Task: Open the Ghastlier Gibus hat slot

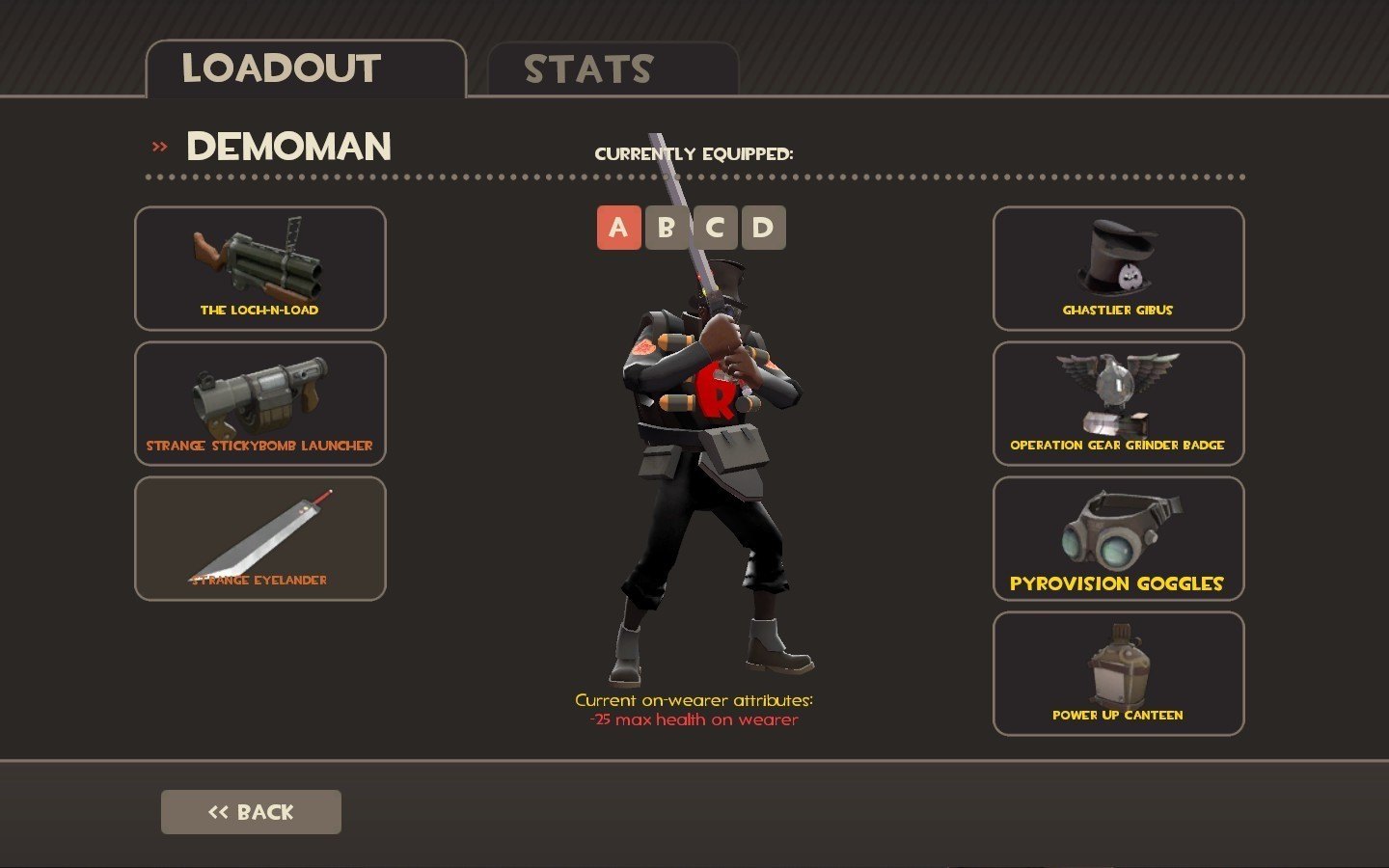Action: pyautogui.click(x=1118, y=268)
